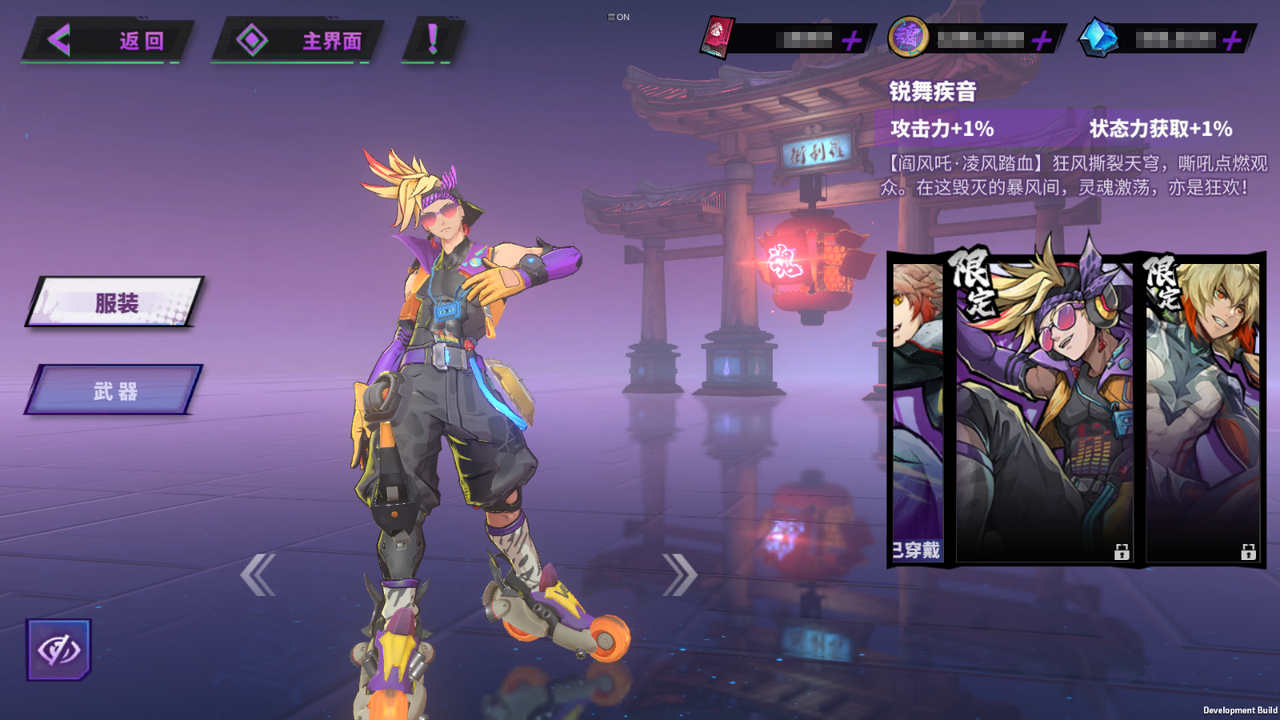
Task: Switch to the 武器 weapon tab
Action: click(114, 390)
